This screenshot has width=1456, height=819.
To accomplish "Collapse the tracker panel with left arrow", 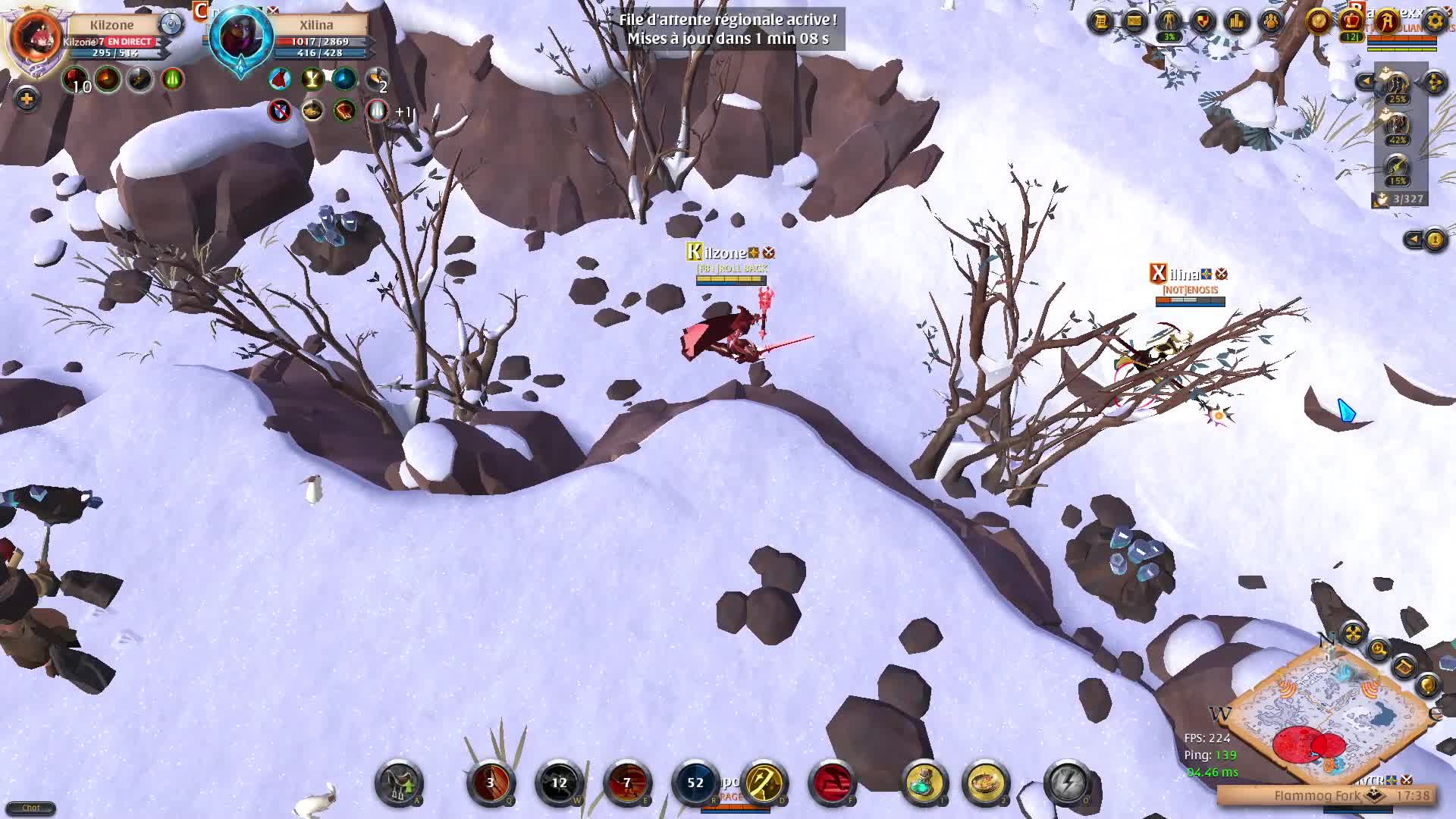I will click(x=1366, y=81).
